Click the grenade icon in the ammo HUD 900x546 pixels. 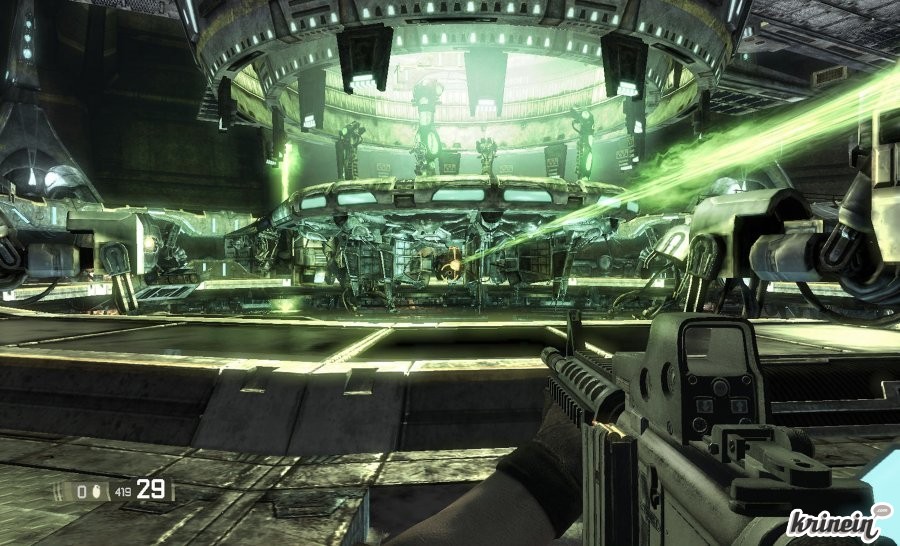click(95, 491)
